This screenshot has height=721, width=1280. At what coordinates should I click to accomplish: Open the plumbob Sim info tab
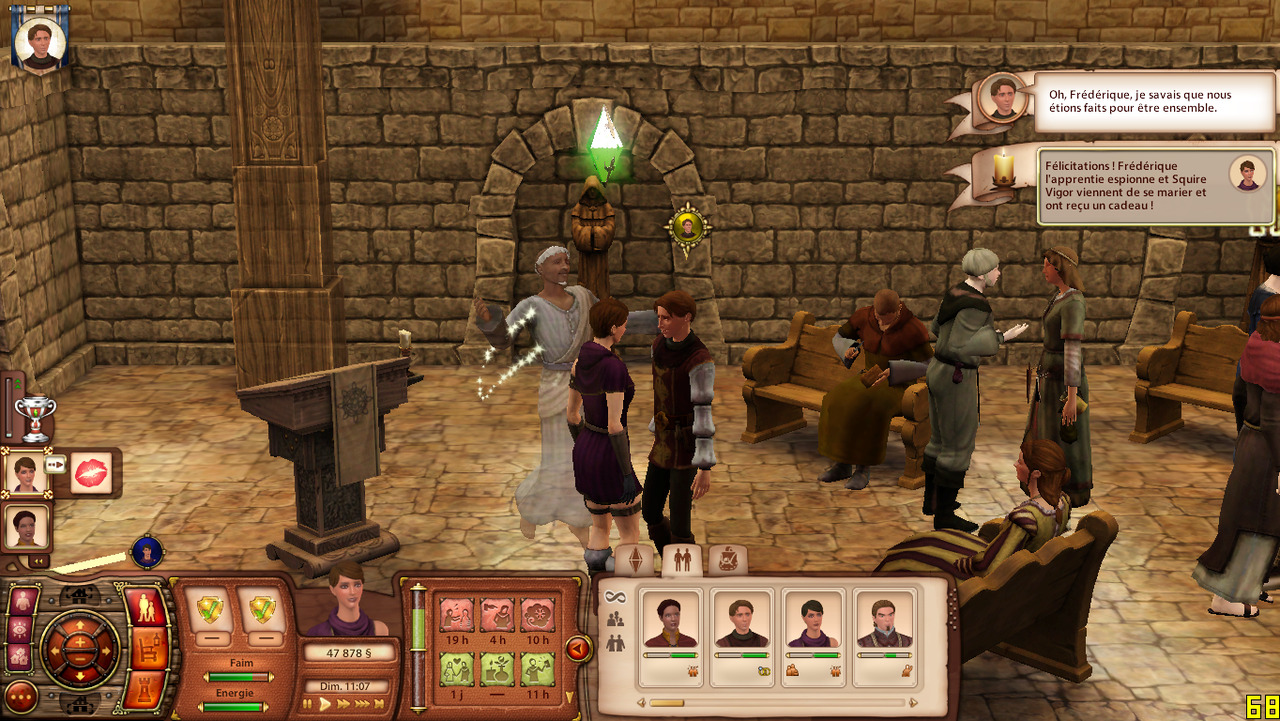tap(634, 560)
